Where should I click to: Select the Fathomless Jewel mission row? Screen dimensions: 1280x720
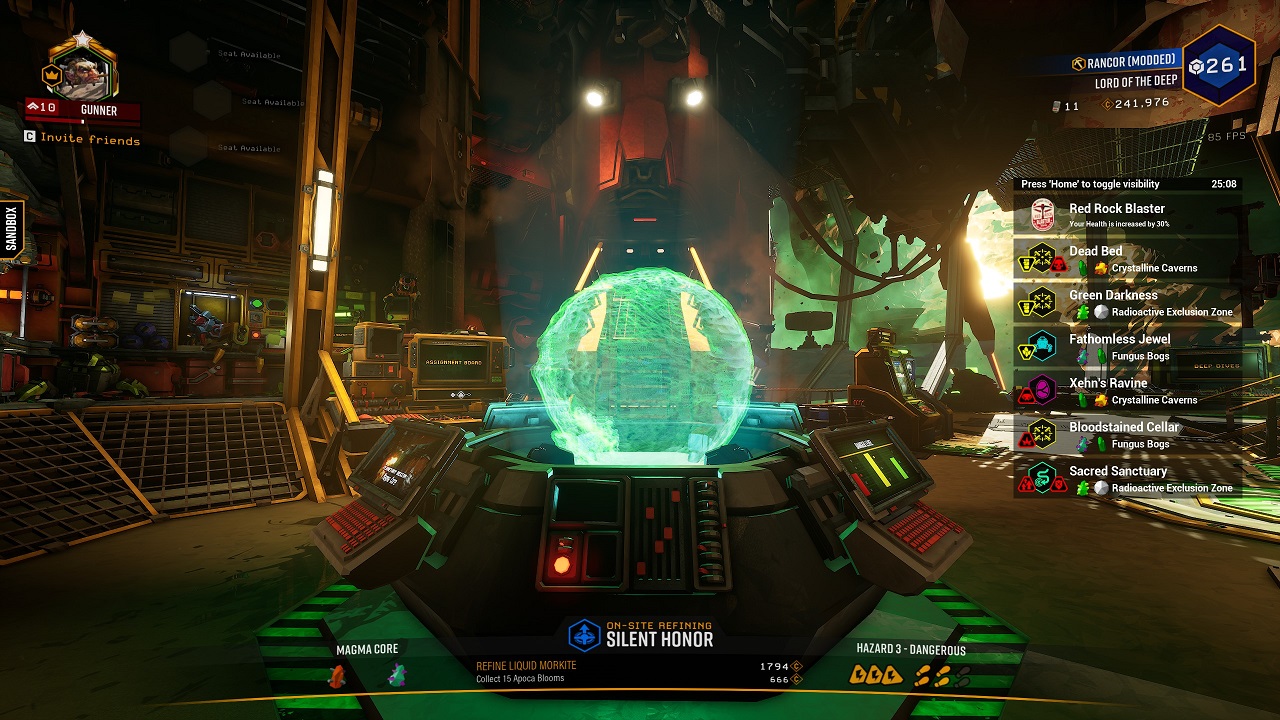1127,347
